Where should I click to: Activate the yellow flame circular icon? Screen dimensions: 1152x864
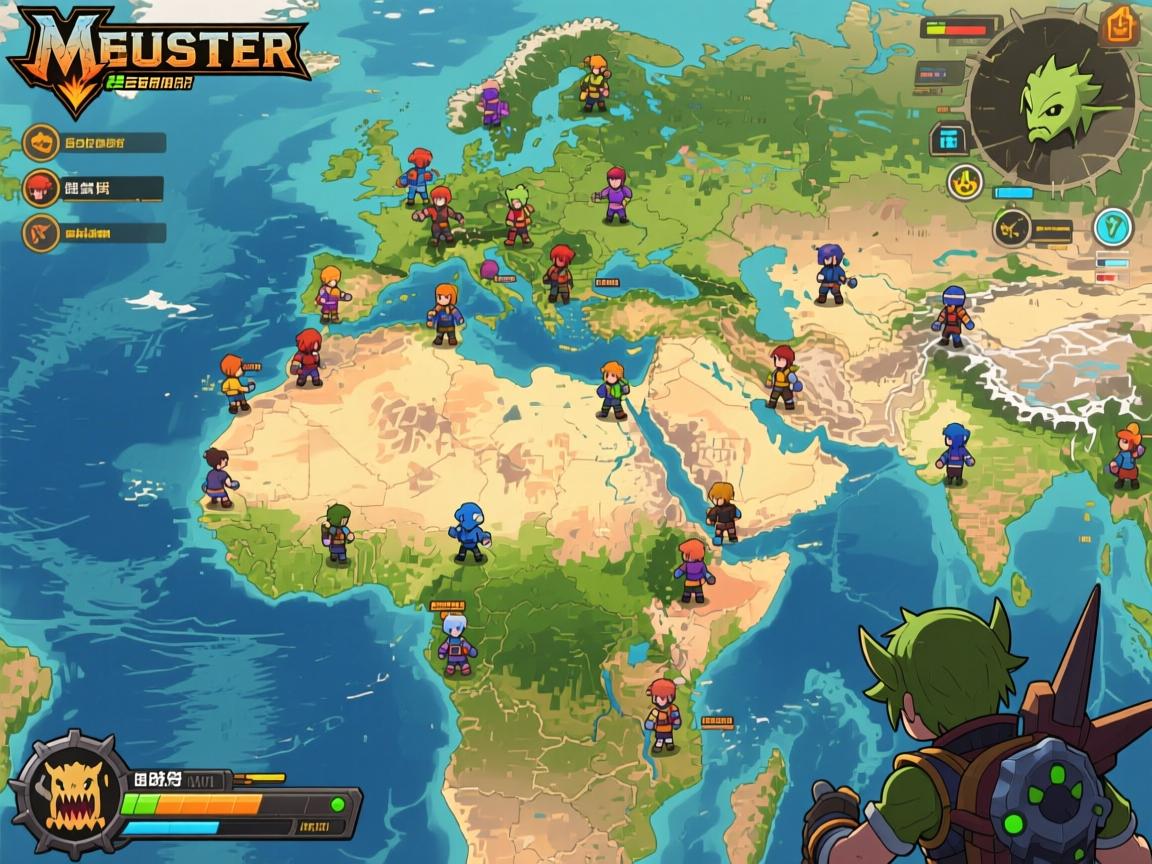965,182
